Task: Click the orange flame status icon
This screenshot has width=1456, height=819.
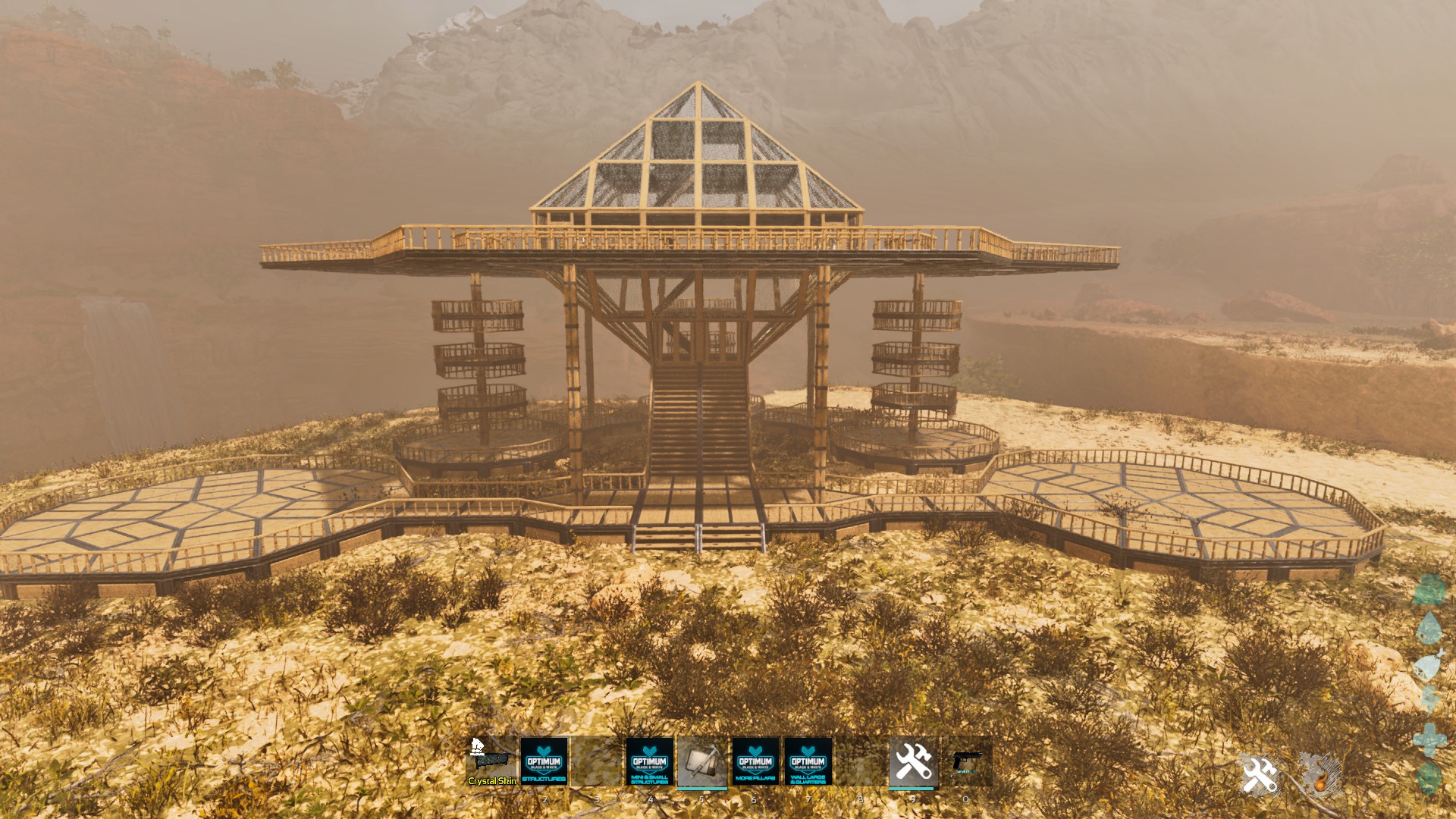Action: (x=1320, y=775)
